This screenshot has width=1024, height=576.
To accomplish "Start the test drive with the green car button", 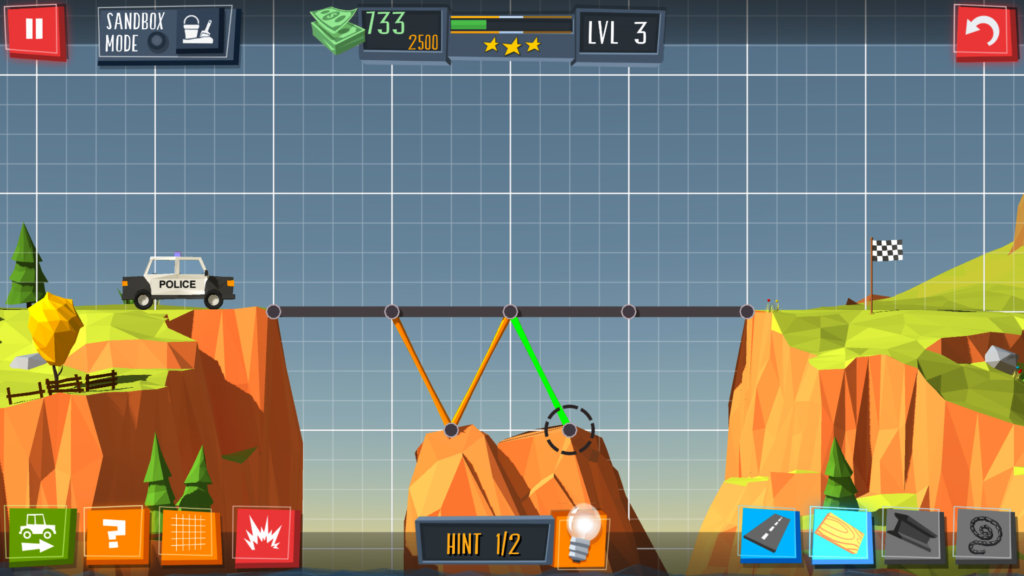I will (39, 536).
